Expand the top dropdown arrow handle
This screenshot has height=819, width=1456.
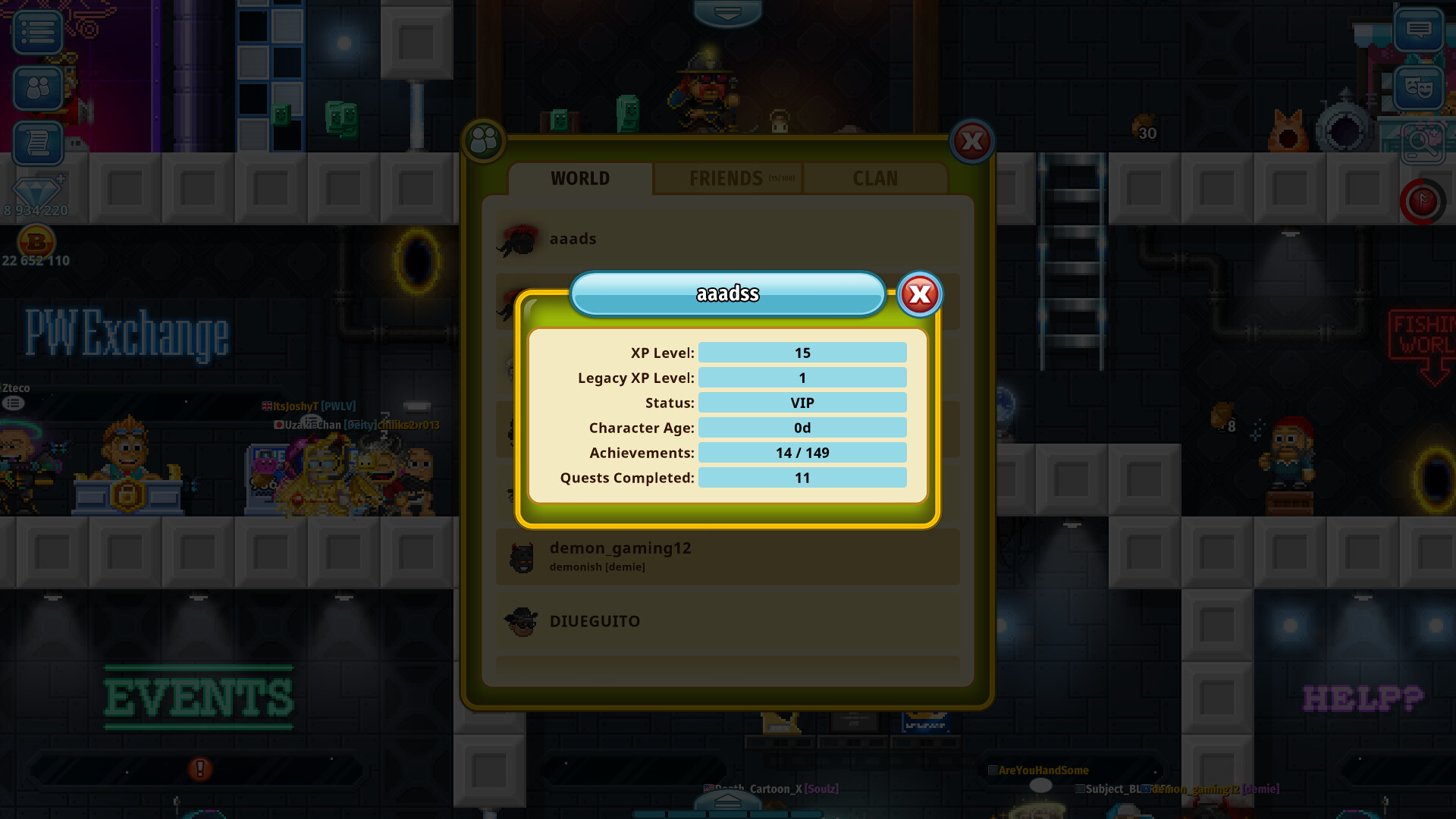pyautogui.click(x=727, y=13)
